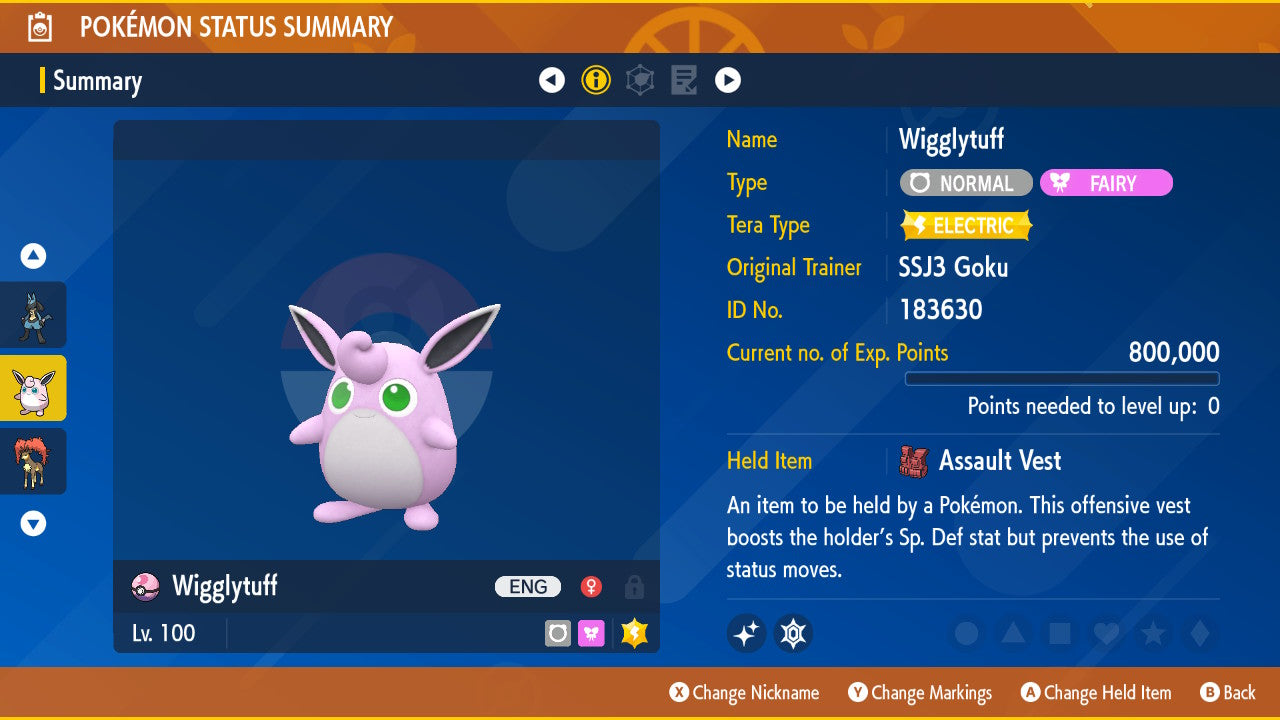The height and width of the screenshot is (720, 1280).
Task: Toggle the square marking
Action: (1059, 633)
